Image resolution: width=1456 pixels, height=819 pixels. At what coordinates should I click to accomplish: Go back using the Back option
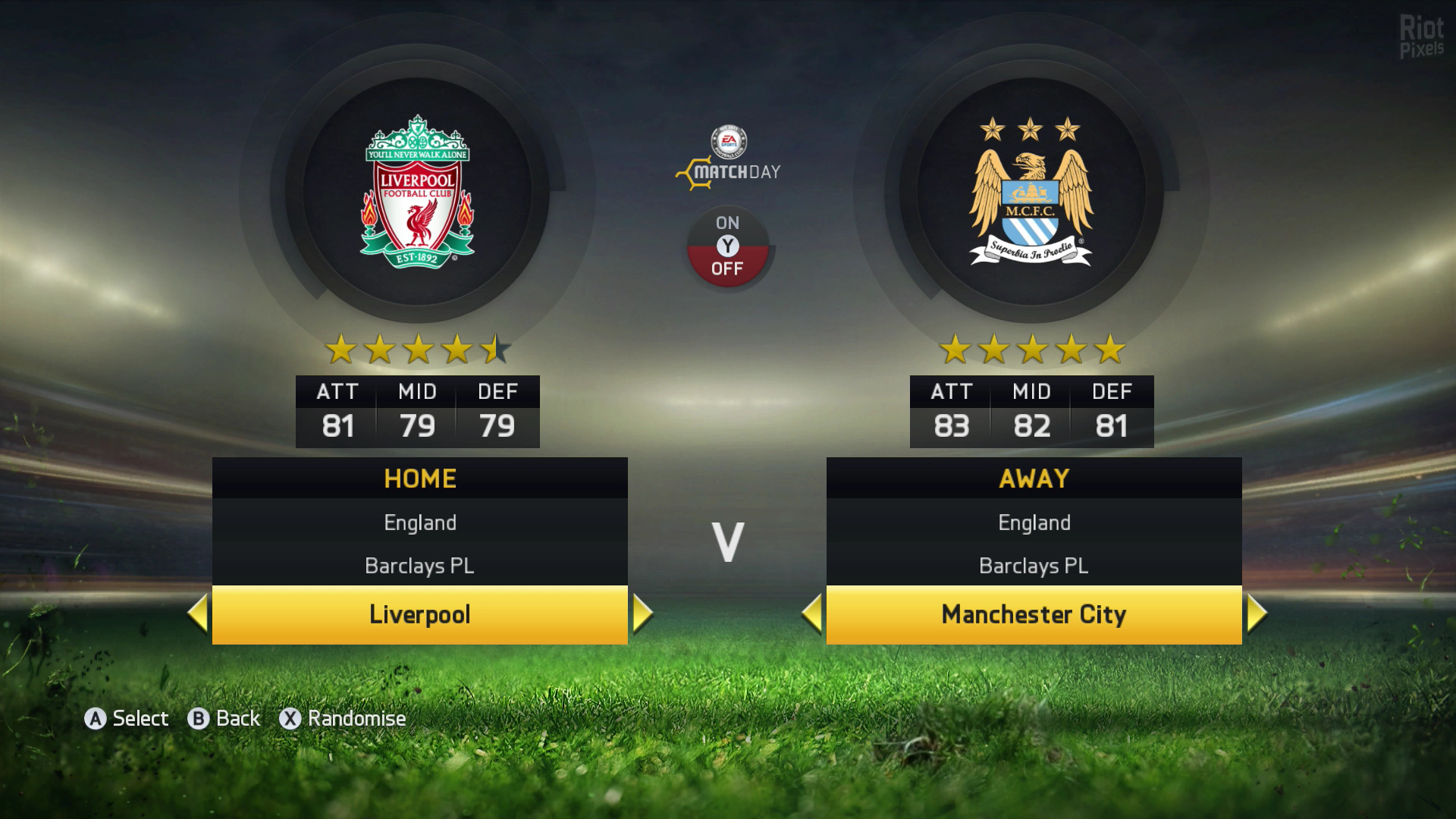click(x=224, y=718)
